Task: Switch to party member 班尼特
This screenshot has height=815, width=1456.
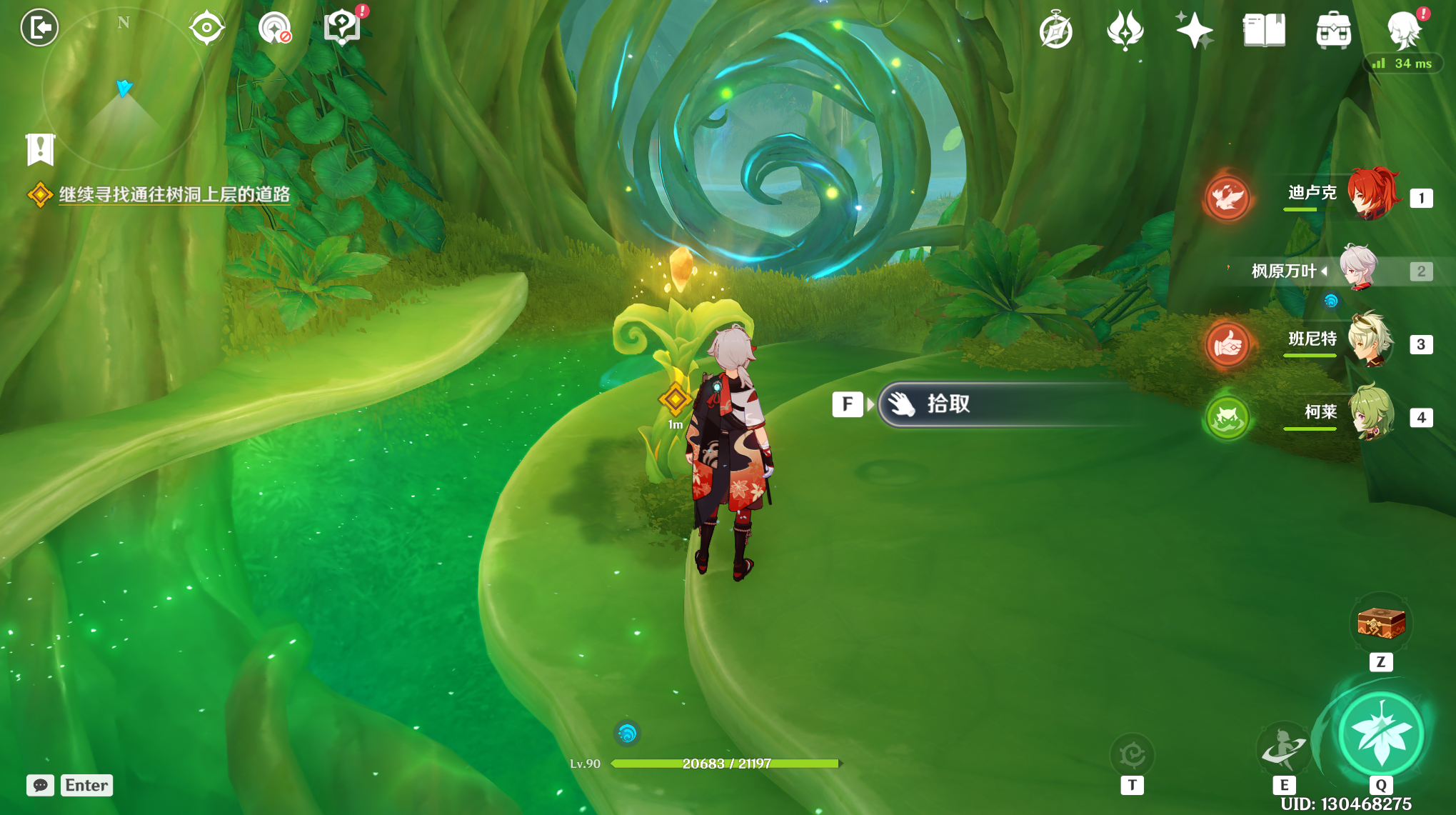Action: point(1371,341)
